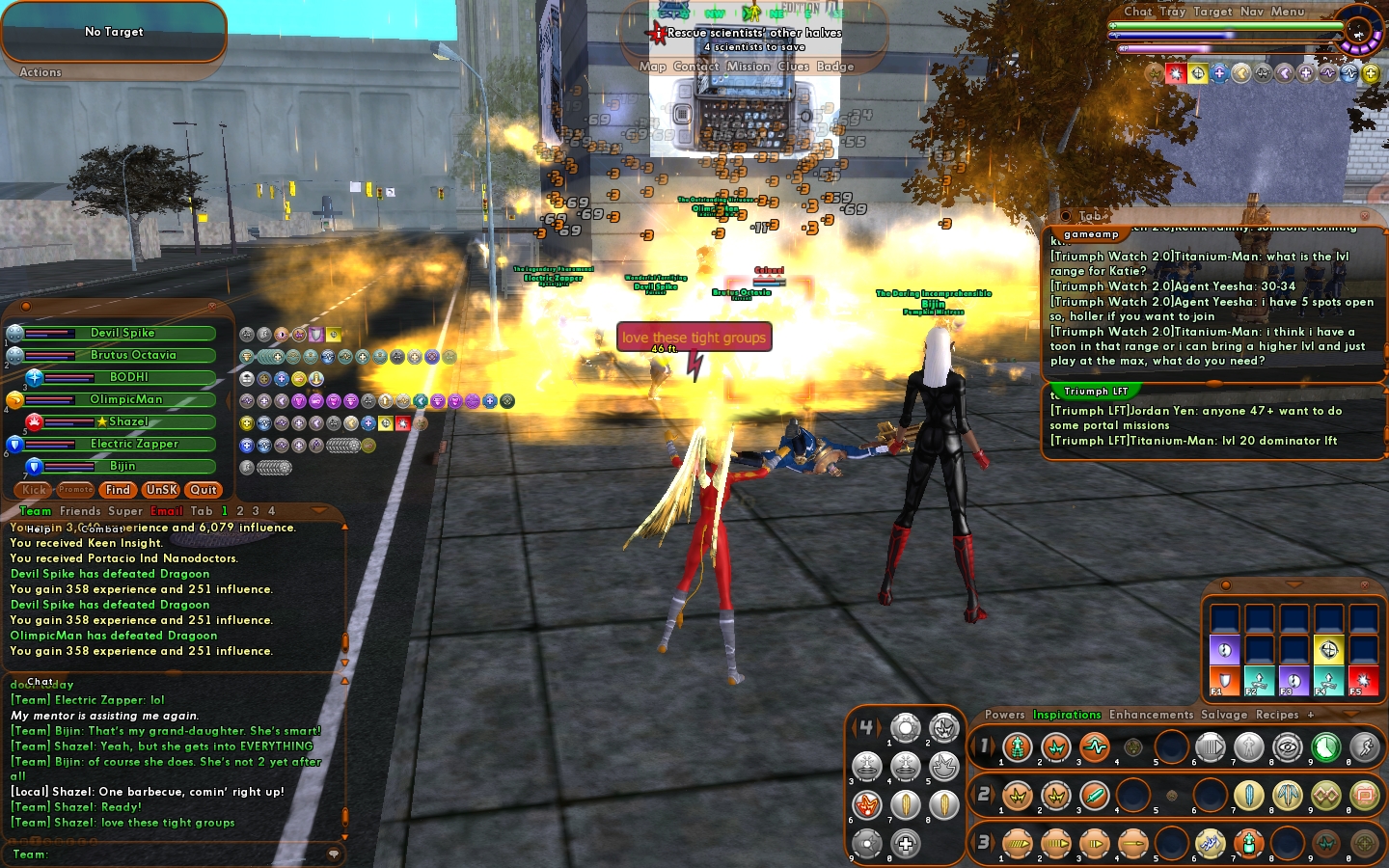Click the Find team button
Screen dimensions: 1389x868
click(118, 490)
